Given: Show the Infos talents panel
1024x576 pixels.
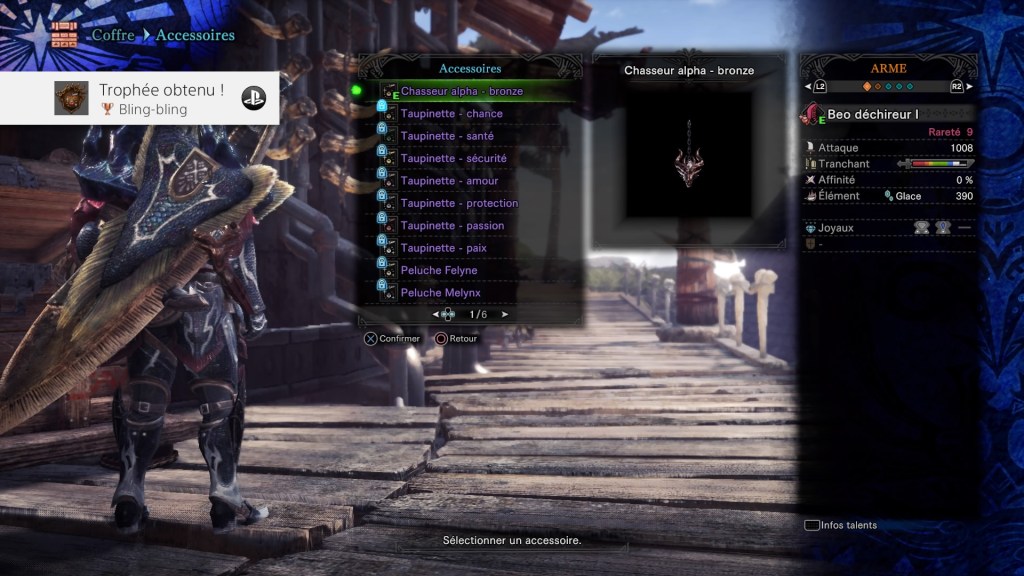Looking at the screenshot, I should (840, 525).
